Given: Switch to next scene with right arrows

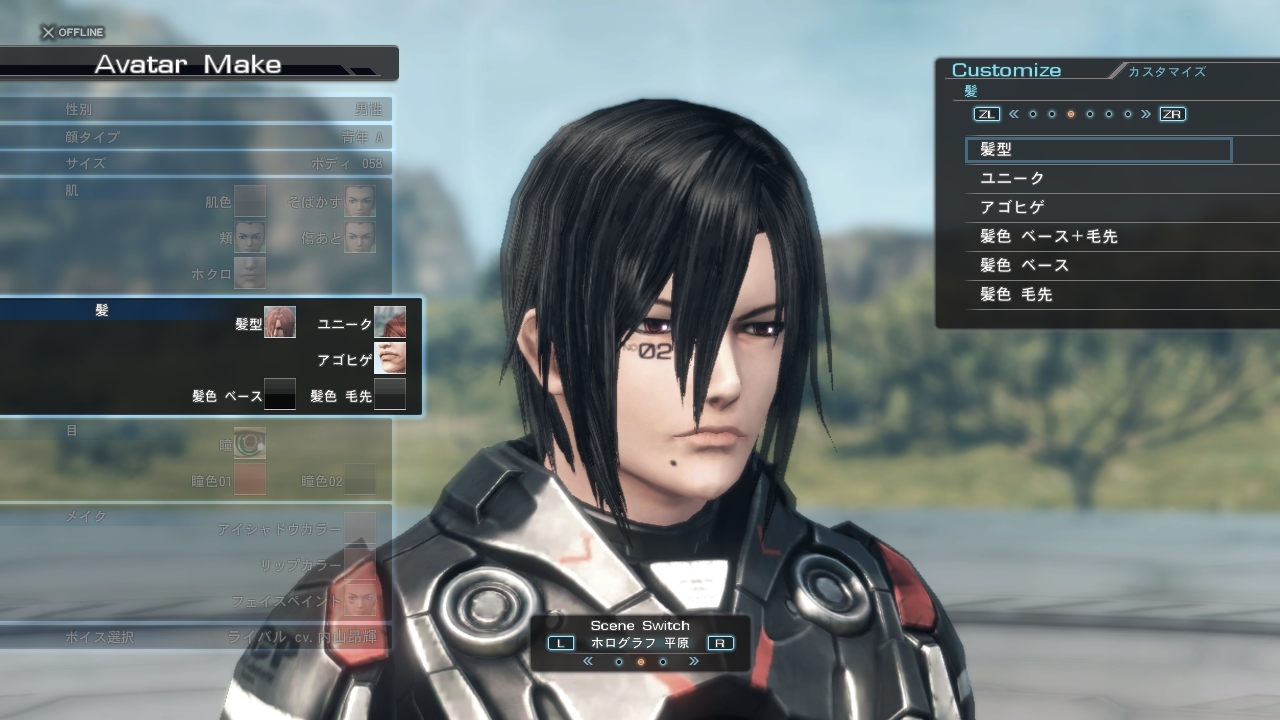Looking at the screenshot, I should click(693, 662).
